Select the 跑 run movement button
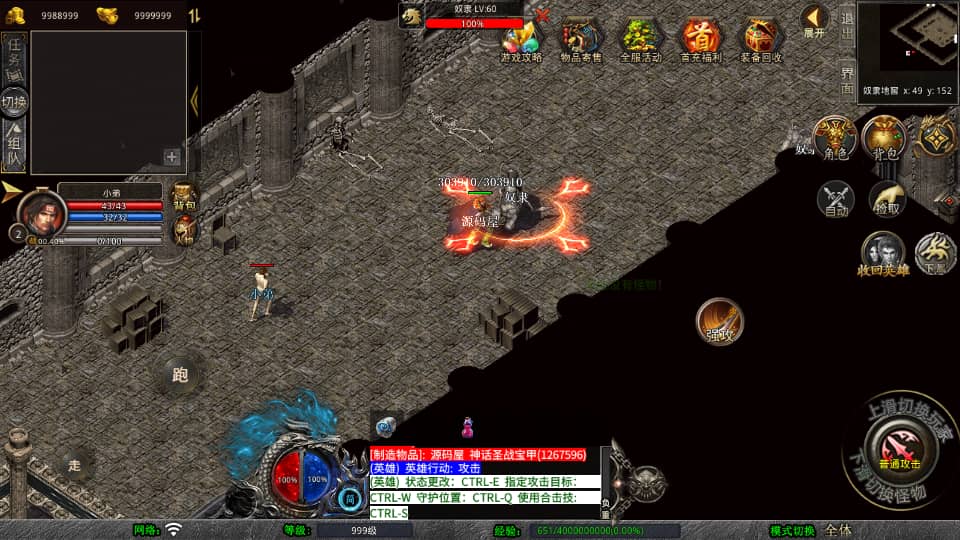The width and height of the screenshot is (960, 540). (180, 376)
